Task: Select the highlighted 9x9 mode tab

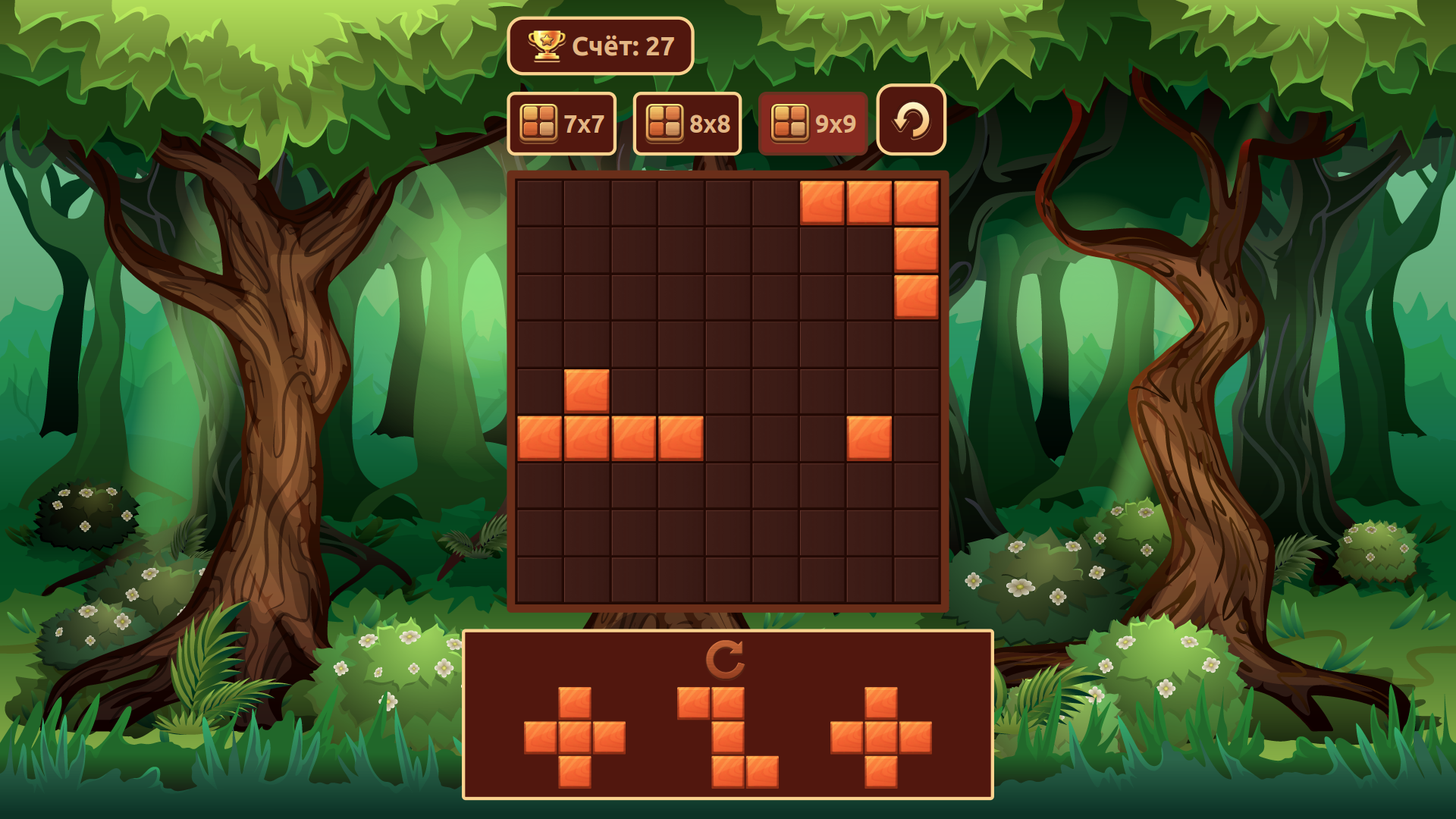Action: click(x=813, y=122)
